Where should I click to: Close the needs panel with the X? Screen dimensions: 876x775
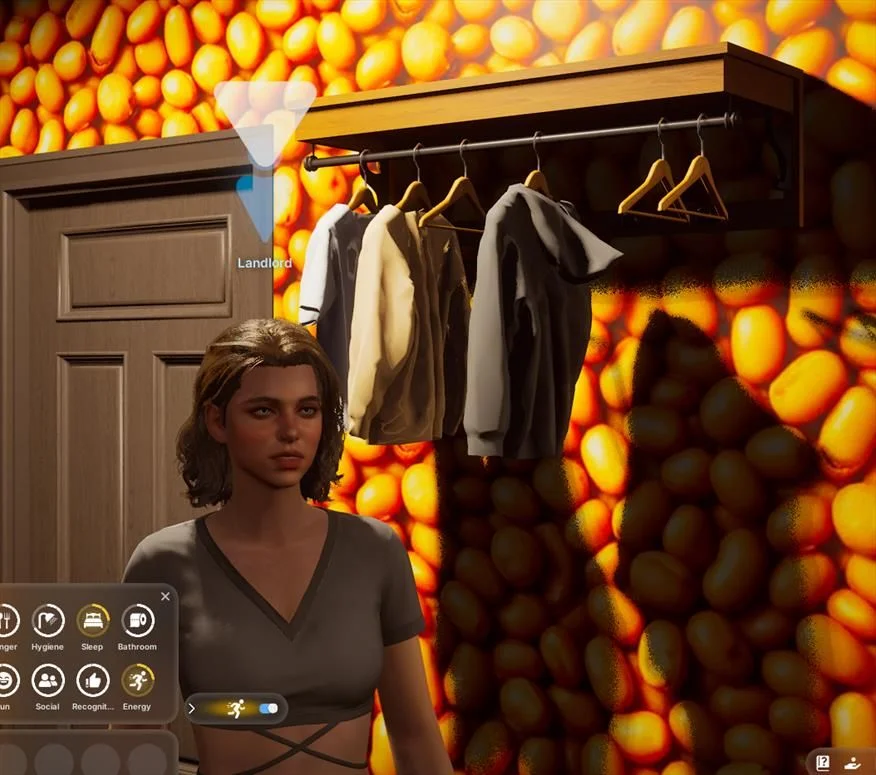pyautogui.click(x=165, y=597)
